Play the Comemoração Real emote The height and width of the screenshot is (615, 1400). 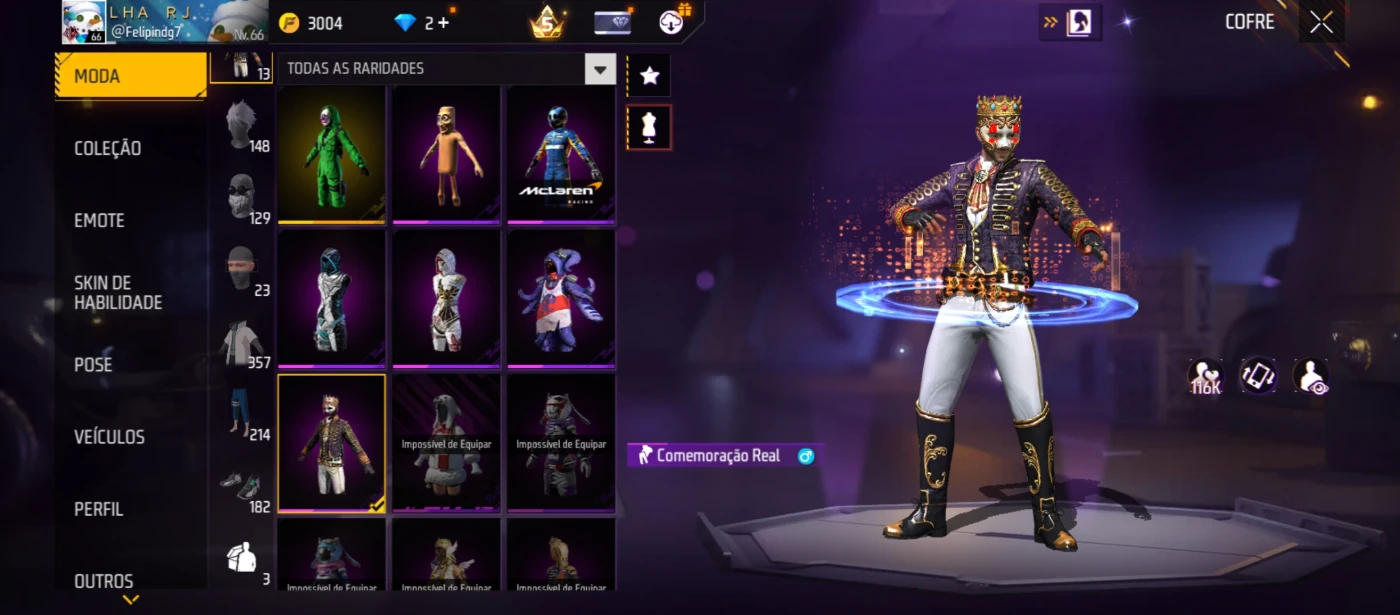720,456
